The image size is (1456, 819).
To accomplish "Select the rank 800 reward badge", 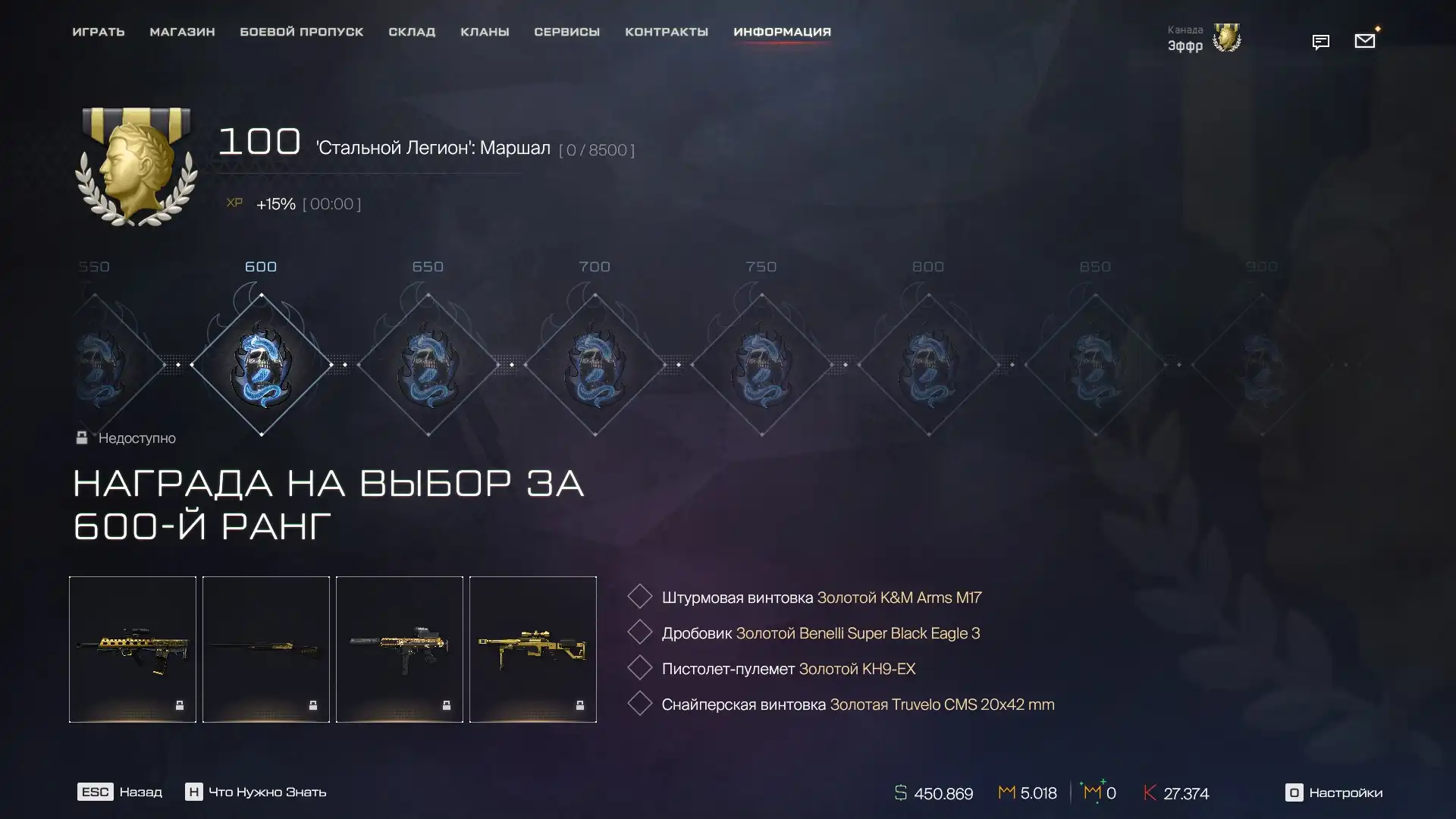I will 928,365.
